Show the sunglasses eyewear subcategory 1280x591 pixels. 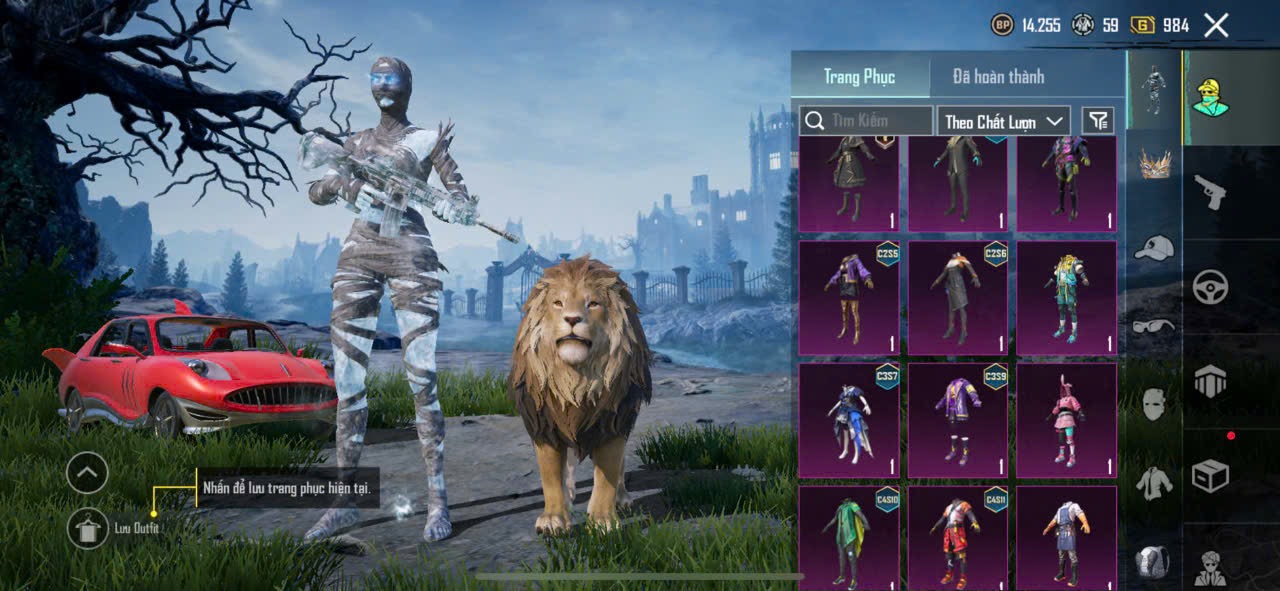pos(1154,326)
